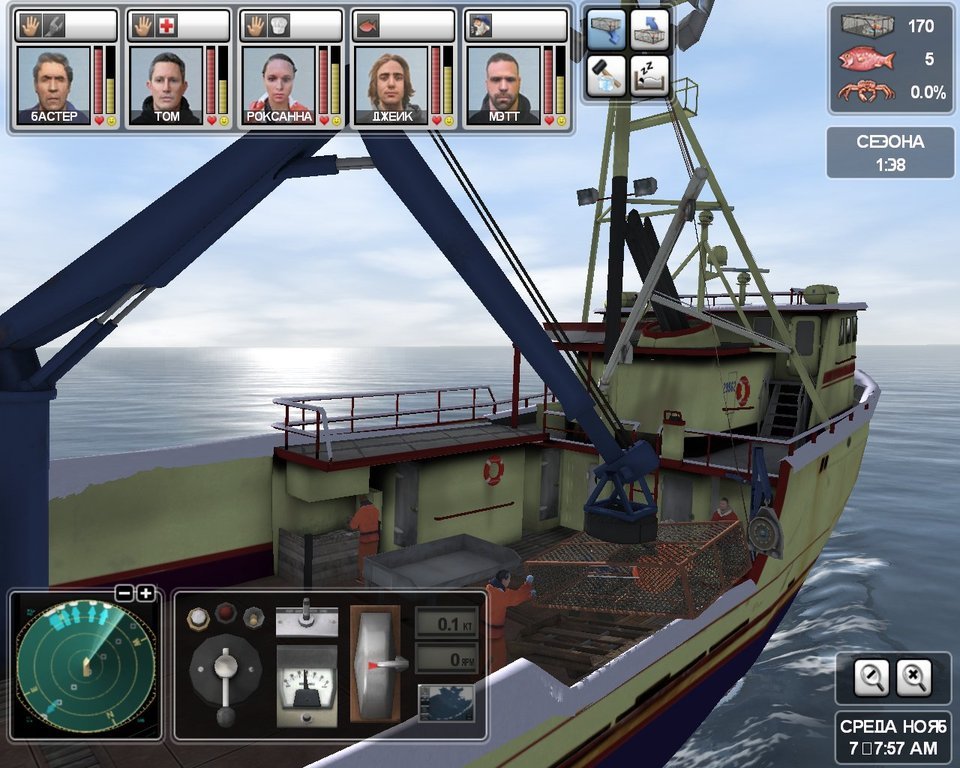Choose the hammer ice-breaking command
Screen dimensions: 960x768
tap(605, 75)
